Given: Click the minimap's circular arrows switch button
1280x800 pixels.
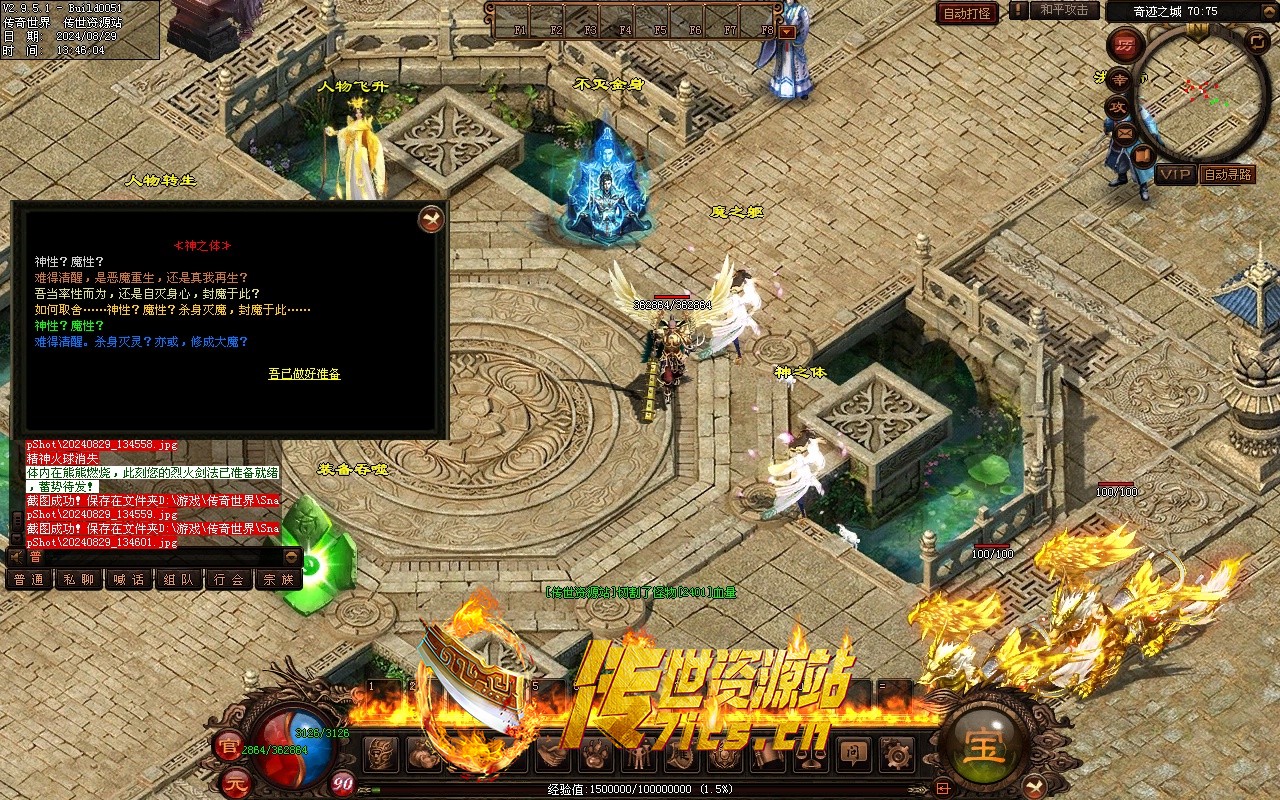Looking at the screenshot, I should click(1256, 41).
